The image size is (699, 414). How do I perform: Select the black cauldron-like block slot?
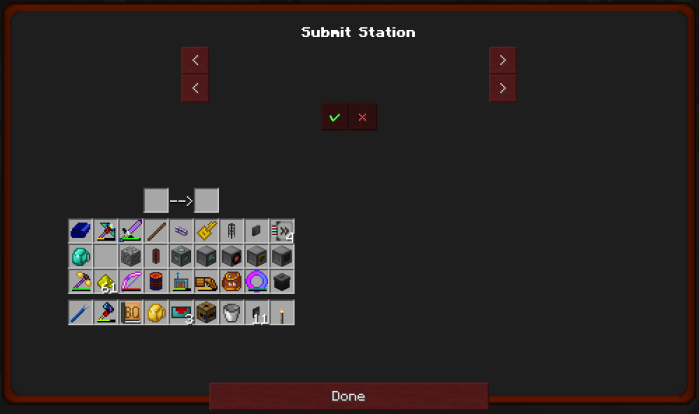tap(281, 281)
